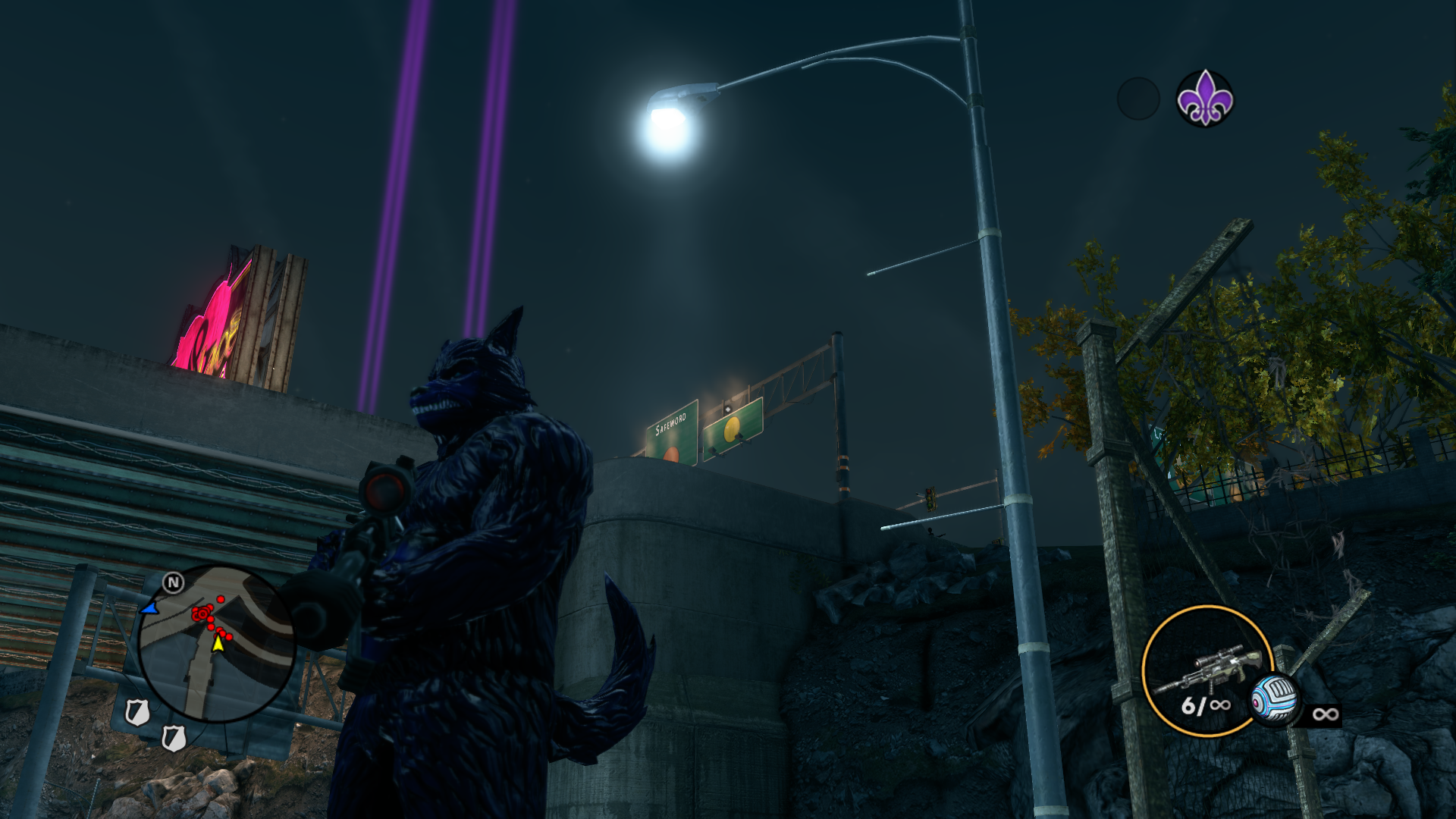Click the purple fleur-de-lis Saints emblem
Image resolution: width=1456 pixels, height=819 pixels.
pyautogui.click(x=1204, y=99)
